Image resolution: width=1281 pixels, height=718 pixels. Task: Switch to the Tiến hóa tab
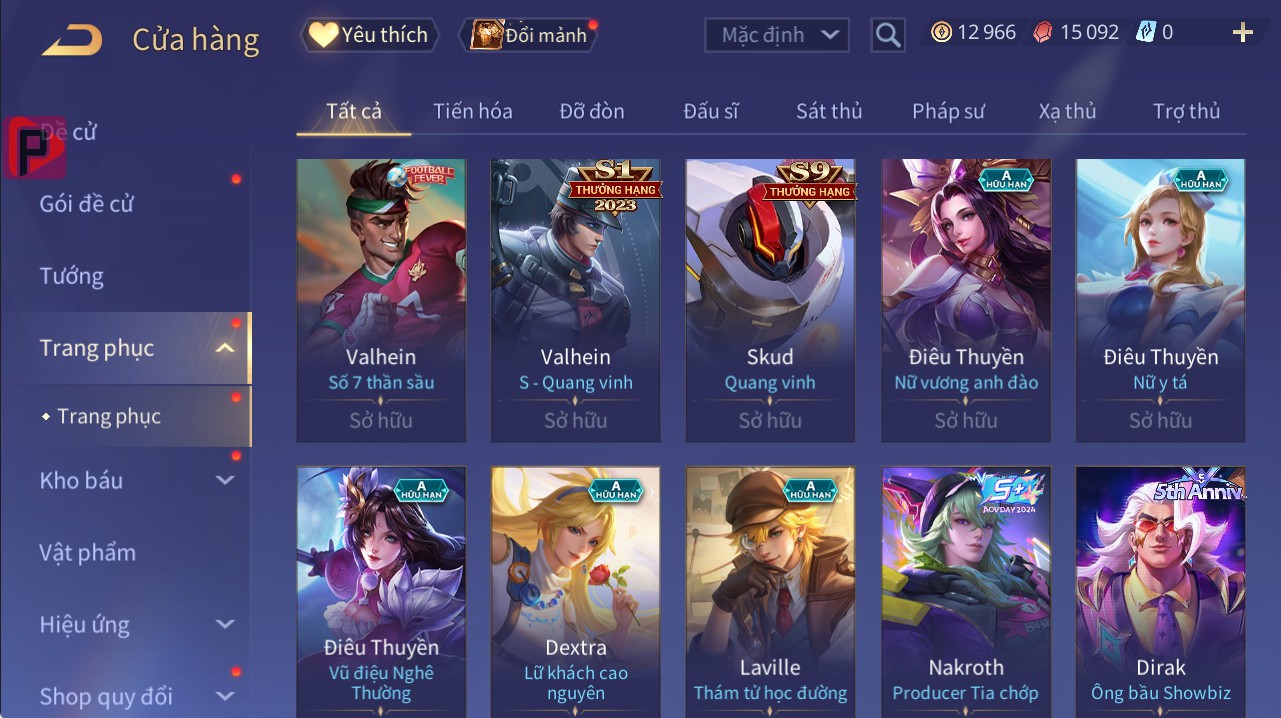coord(472,111)
